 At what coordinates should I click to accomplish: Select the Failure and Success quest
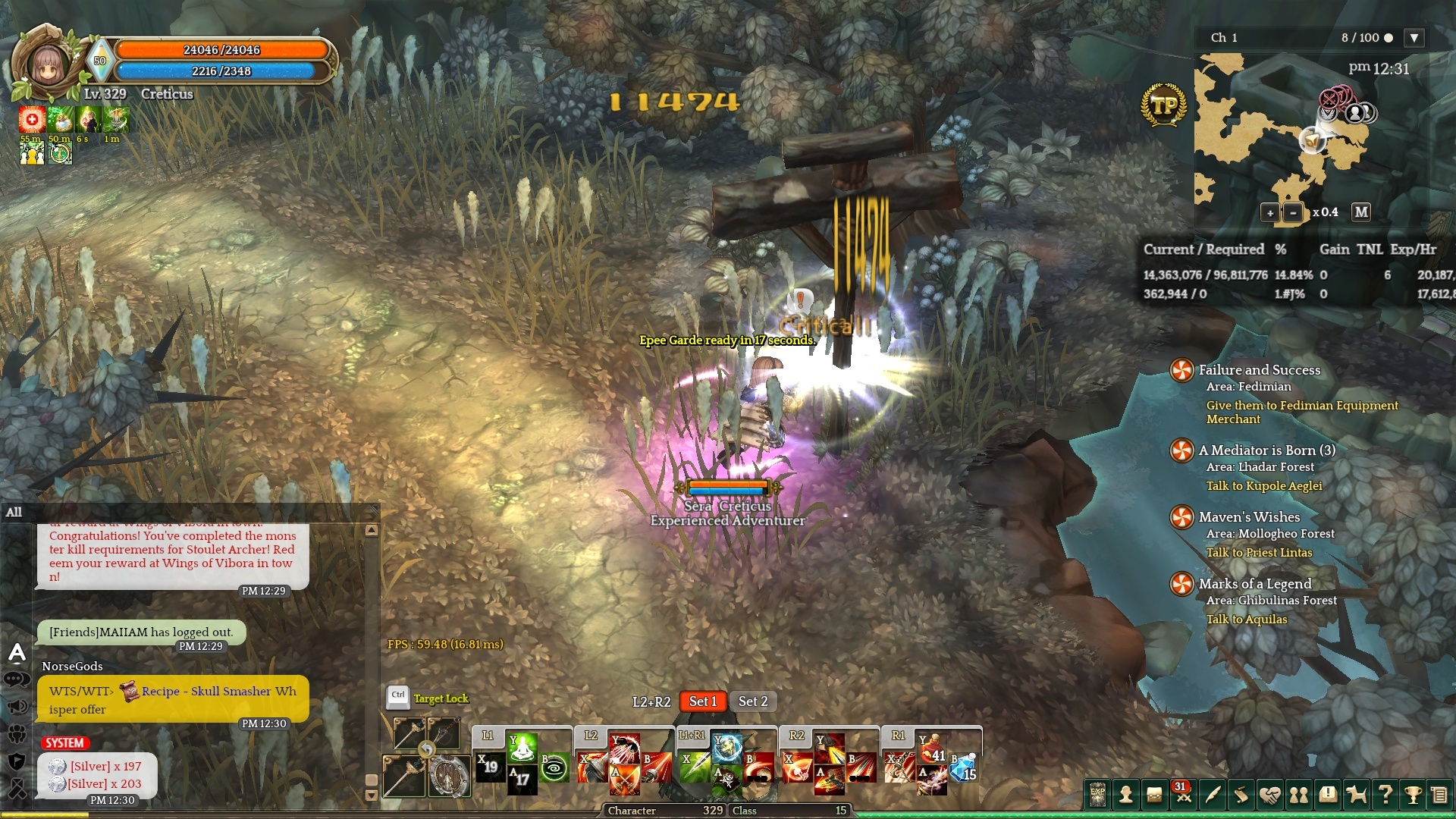click(1259, 370)
